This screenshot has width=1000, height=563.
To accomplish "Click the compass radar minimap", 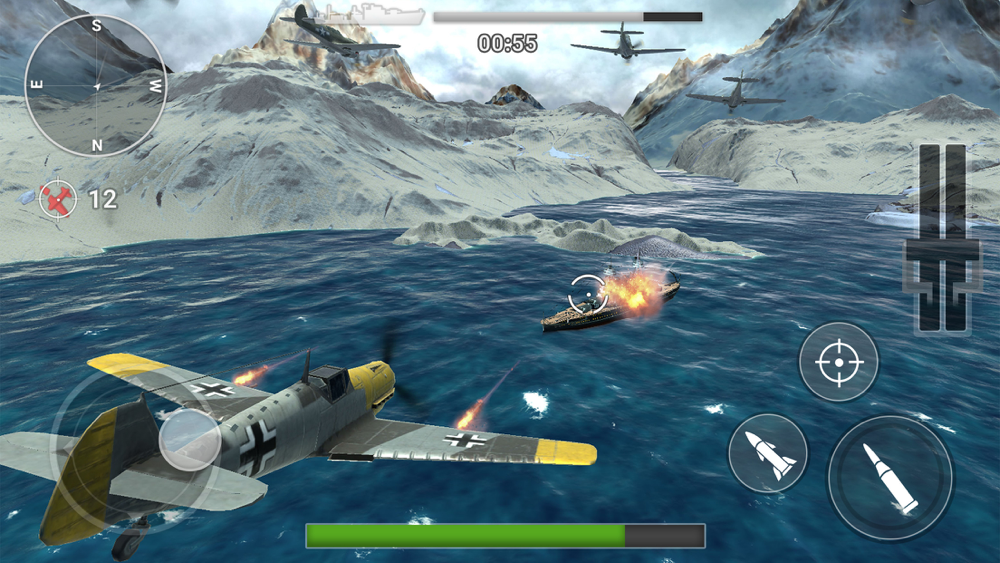I will (96, 86).
